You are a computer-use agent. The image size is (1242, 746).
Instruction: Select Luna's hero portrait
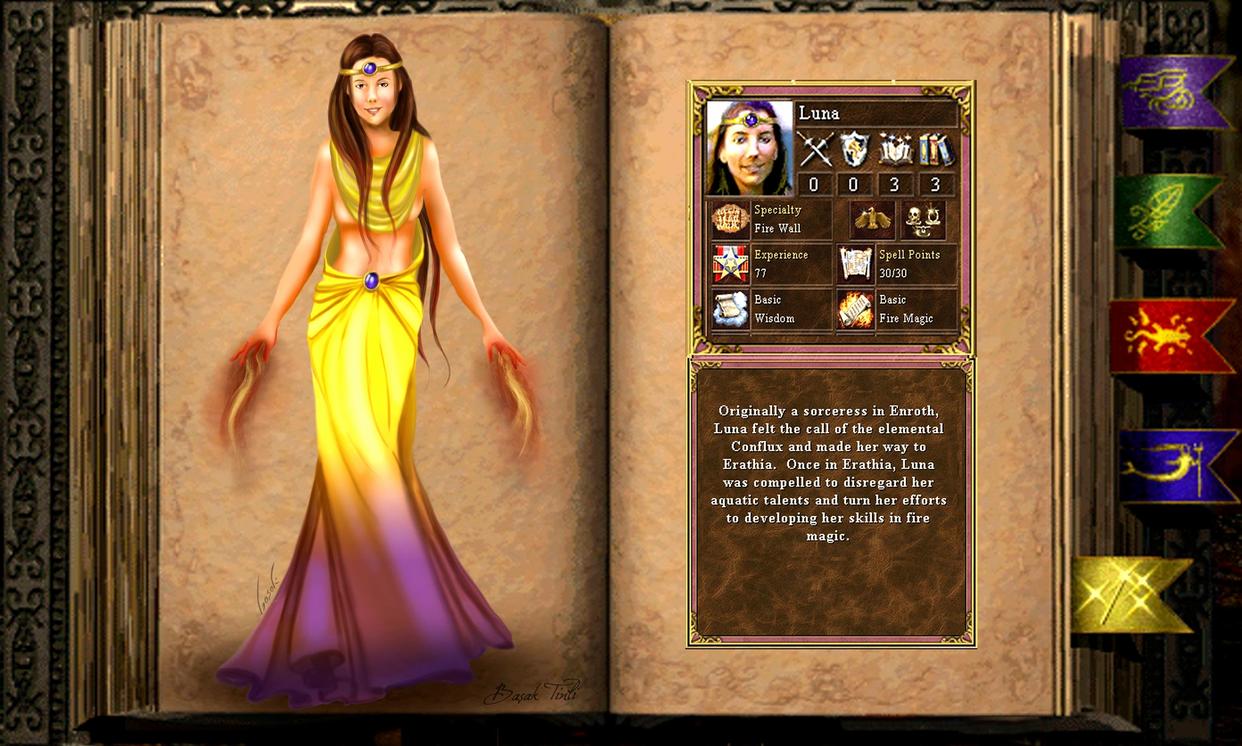[x=749, y=147]
